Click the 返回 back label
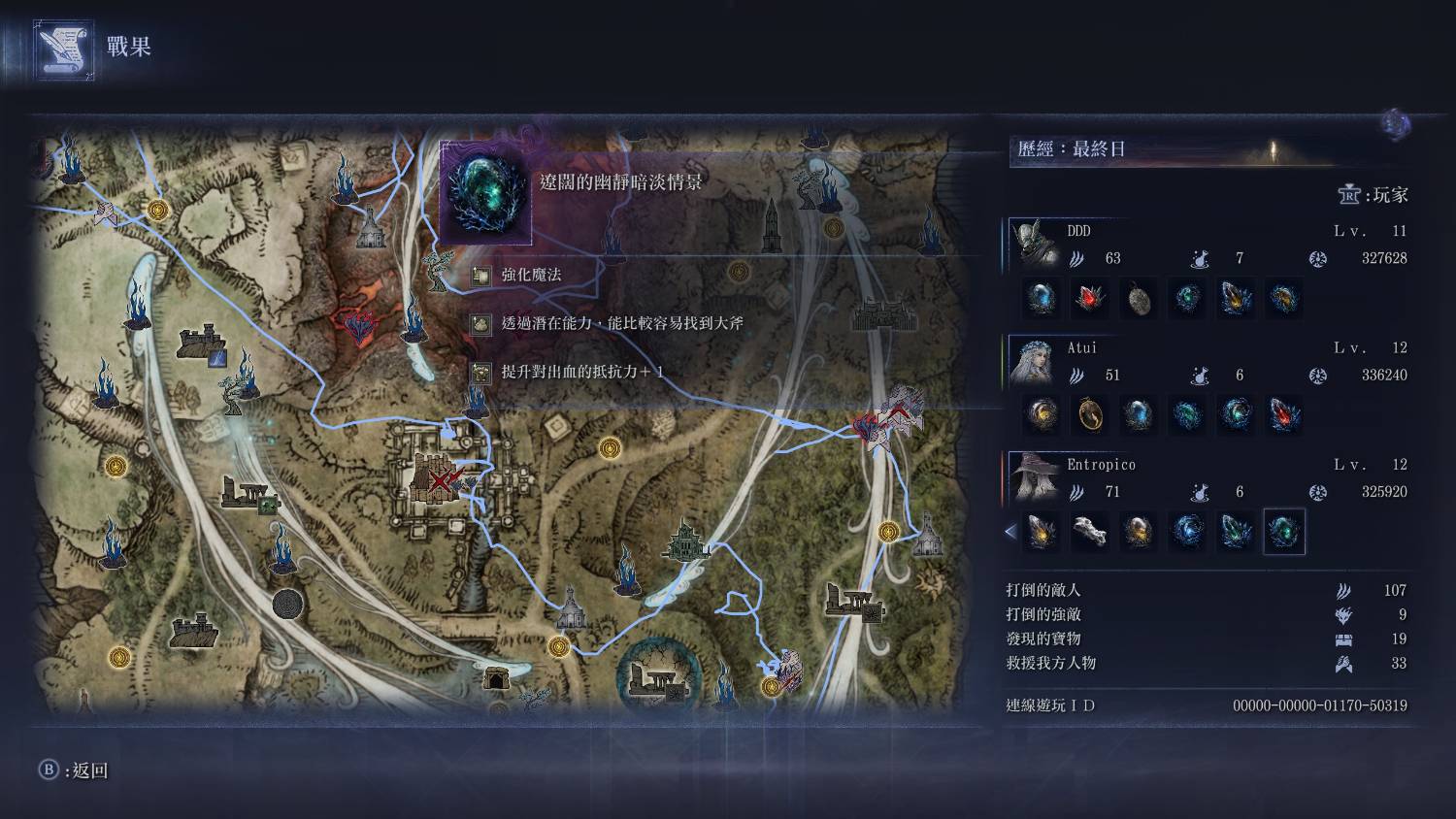Viewport: 1456px width, 819px height. (x=87, y=770)
